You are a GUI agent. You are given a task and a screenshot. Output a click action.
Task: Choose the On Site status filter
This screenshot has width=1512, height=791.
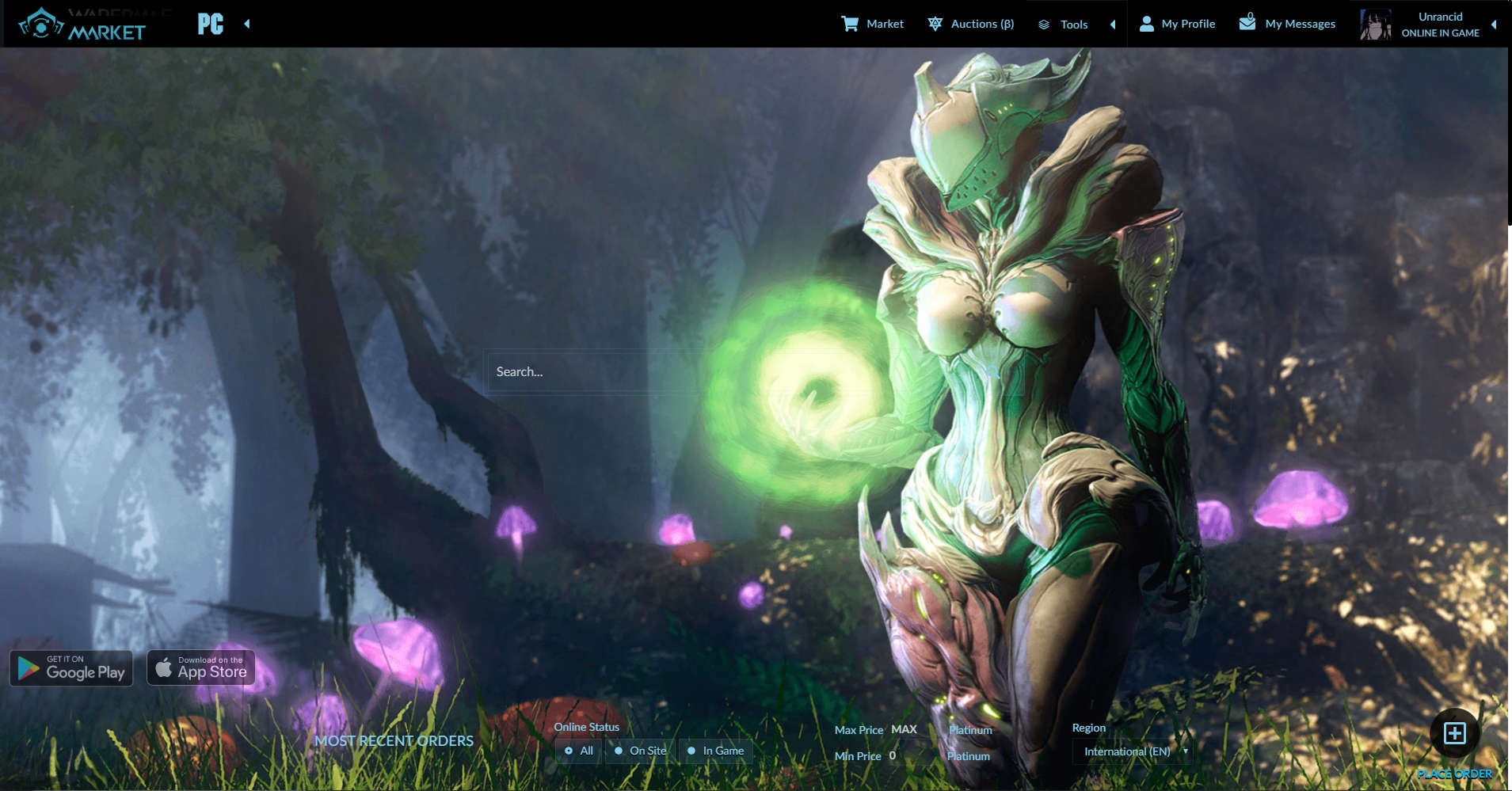click(639, 751)
